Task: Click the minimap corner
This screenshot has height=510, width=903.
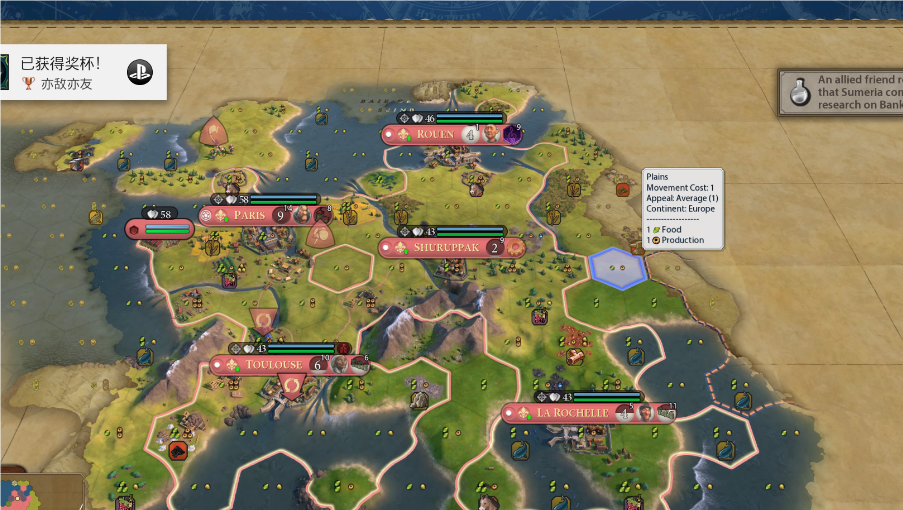Action: [x=40, y=492]
